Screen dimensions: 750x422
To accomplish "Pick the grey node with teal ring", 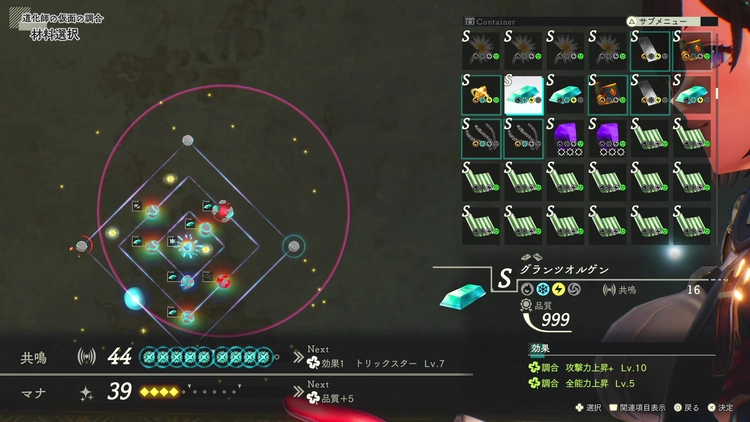I will click(293, 245).
